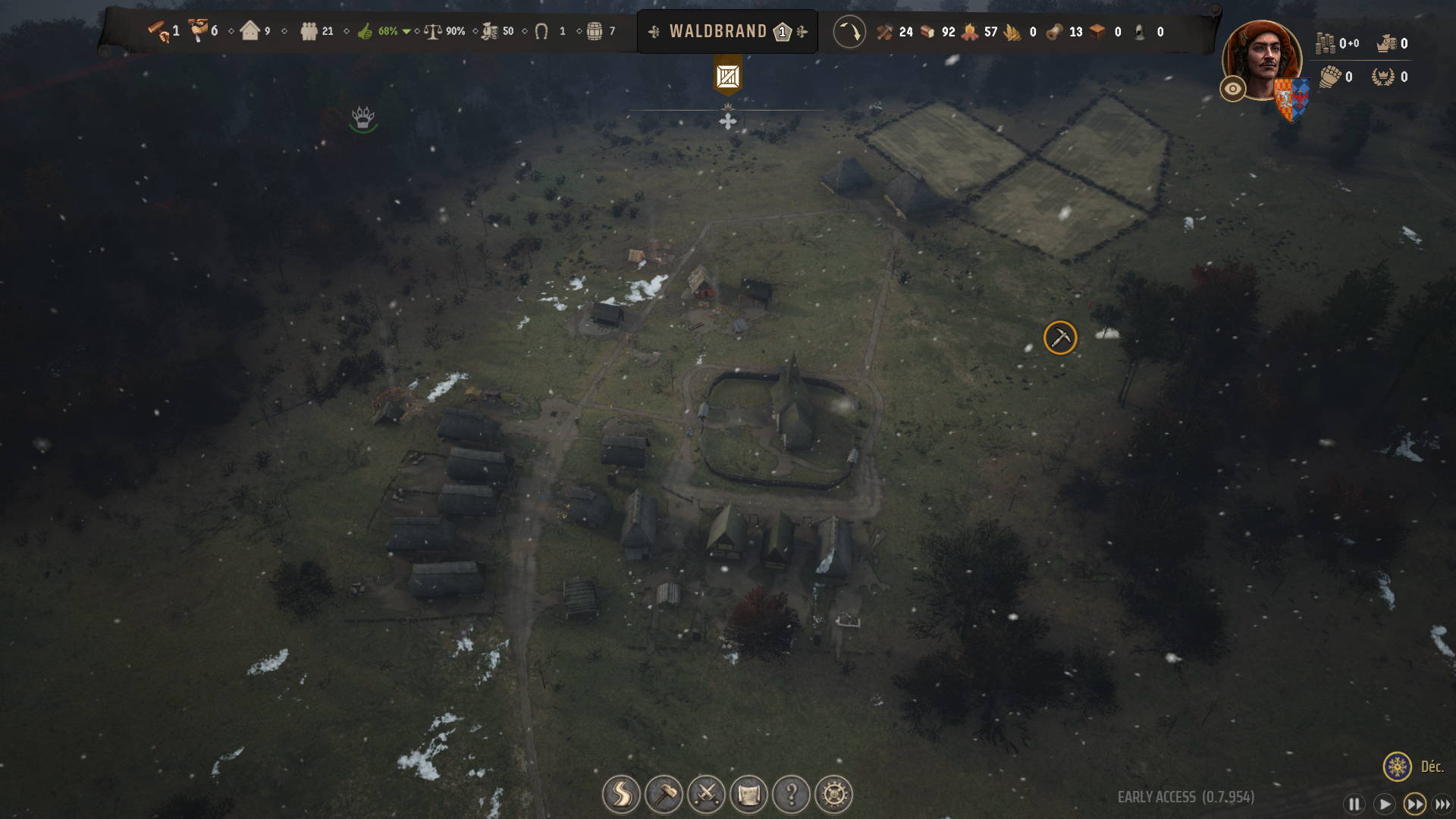Image resolution: width=1456 pixels, height=819 pixels.
Task: Click the lord's portrait
Action: [1262, 59]
